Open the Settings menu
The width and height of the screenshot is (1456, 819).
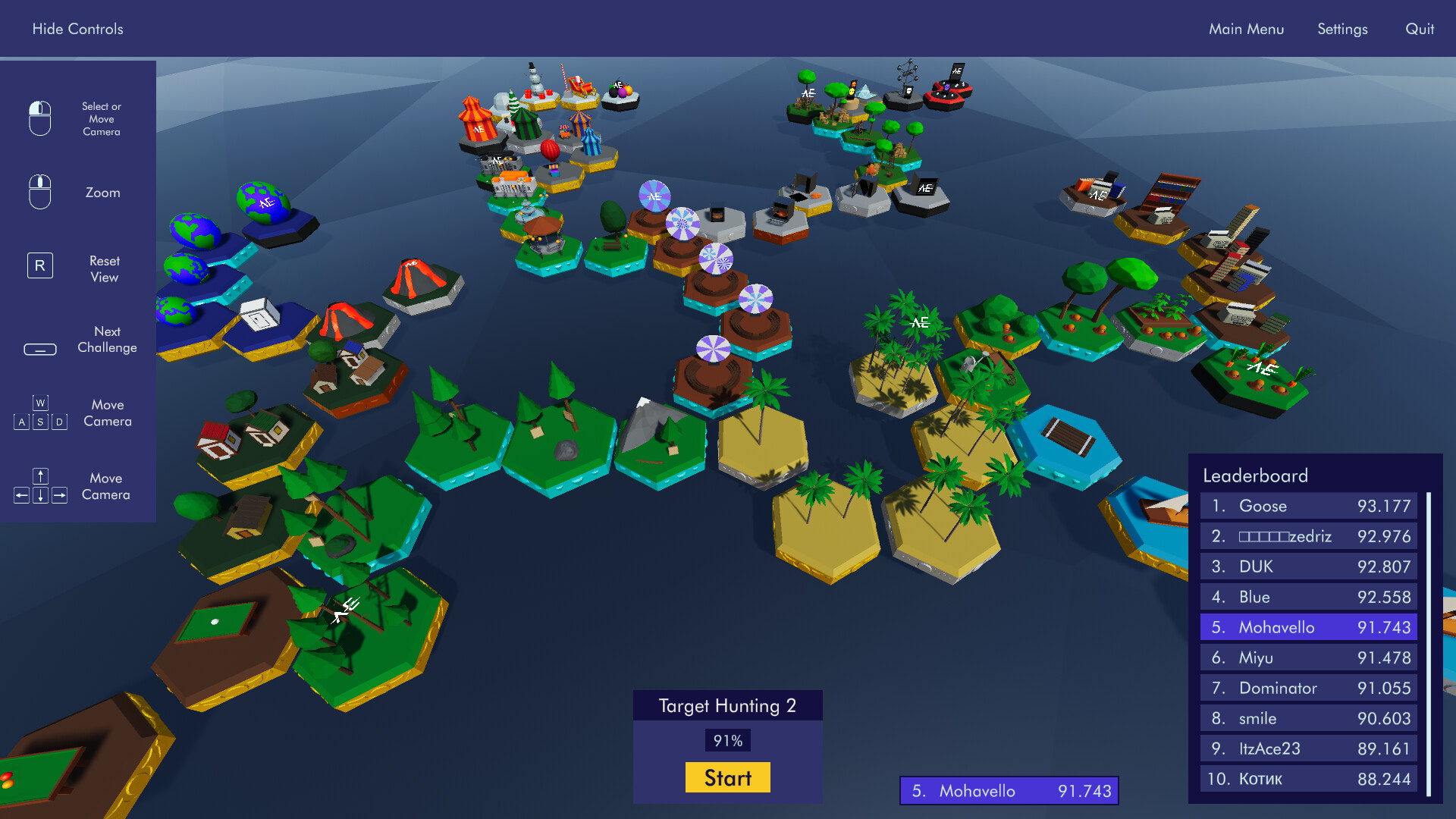tap(1342, 29)
